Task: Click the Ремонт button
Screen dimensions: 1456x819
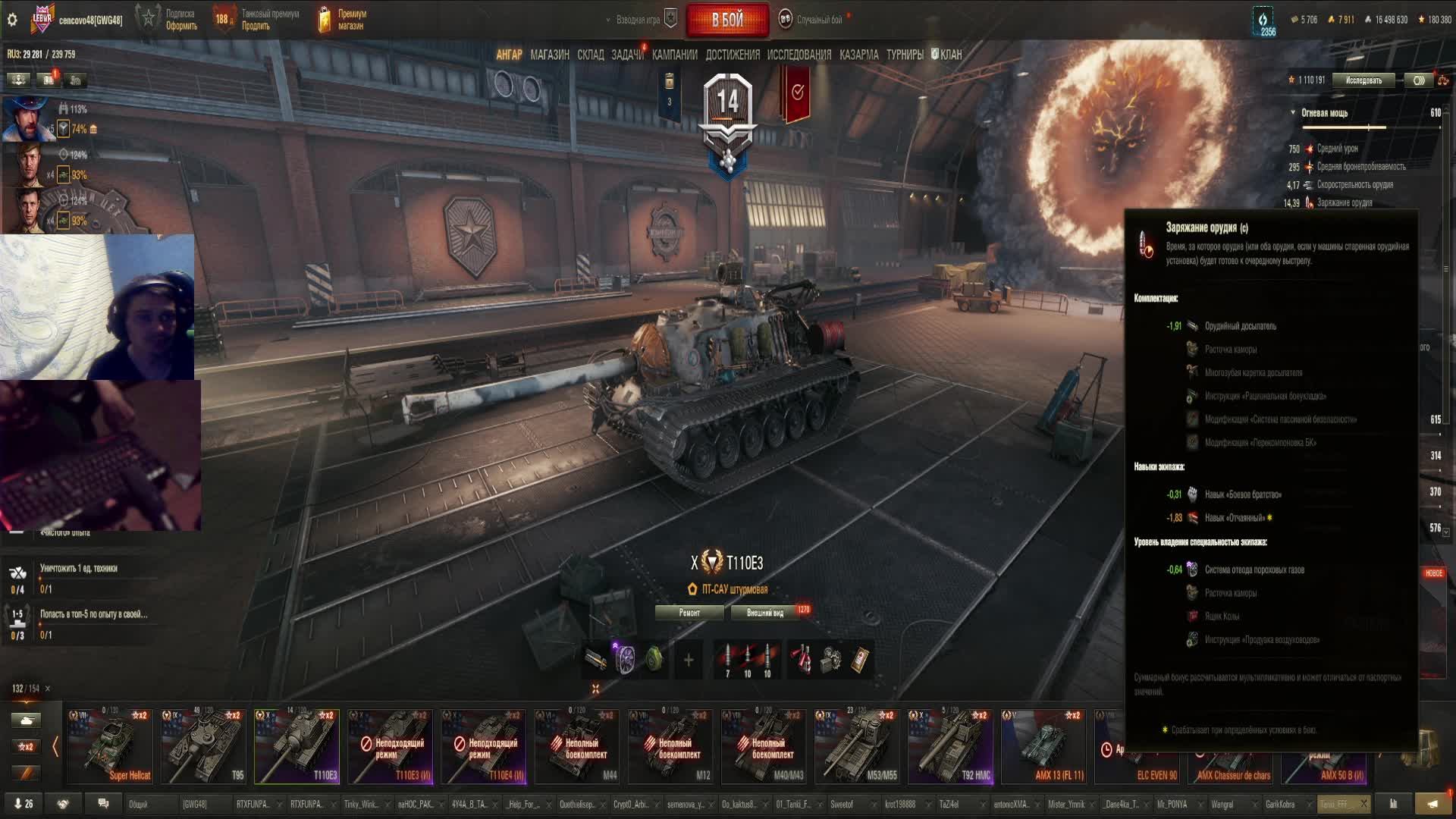Action: click(x=689, y=613)
